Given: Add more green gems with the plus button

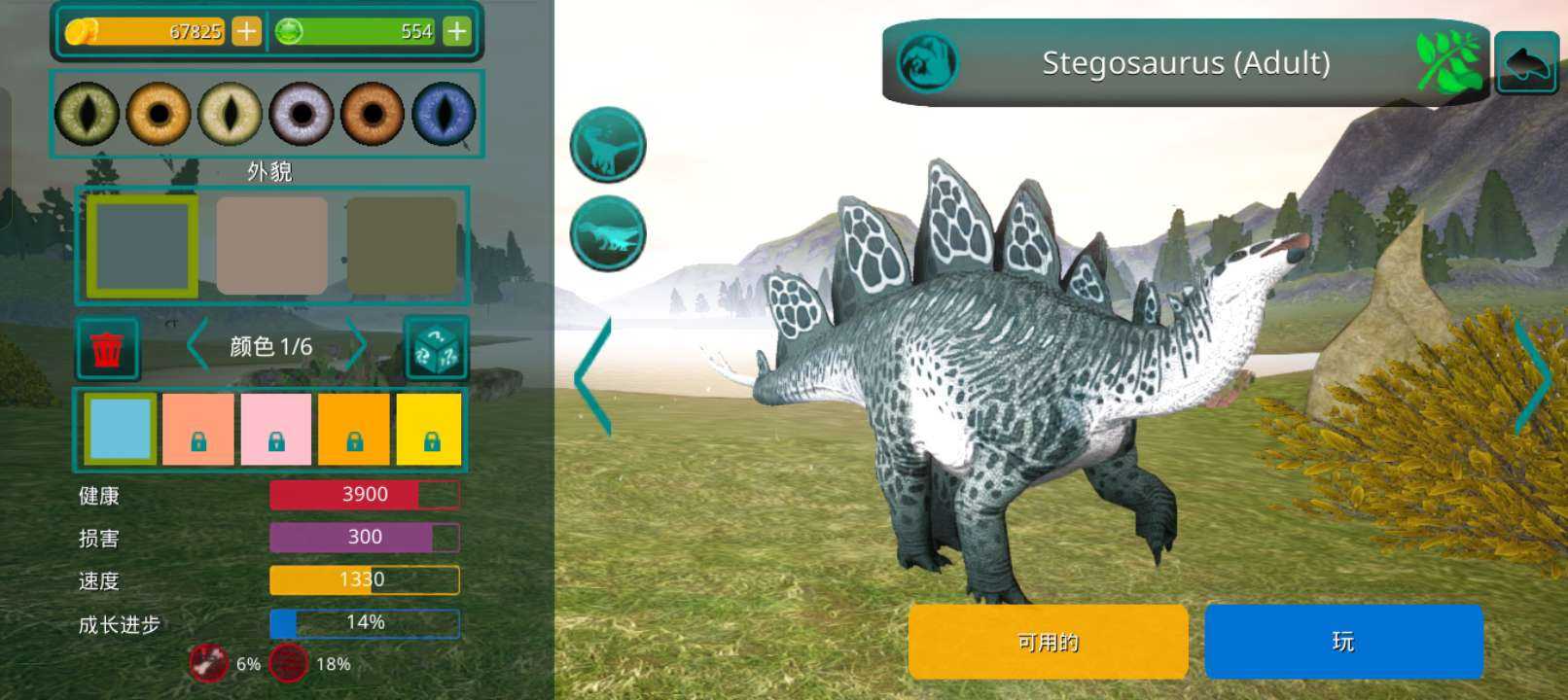Looking at the screenshot, I should pos(456,32).
